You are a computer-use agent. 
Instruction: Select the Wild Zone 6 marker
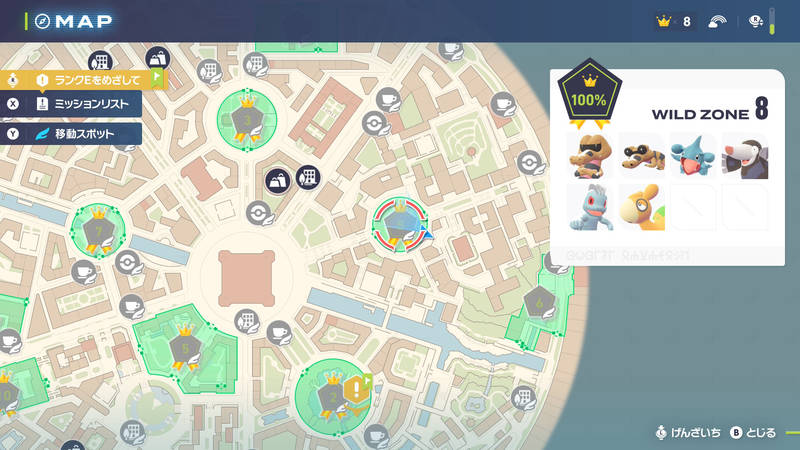[x=539, y=300]
